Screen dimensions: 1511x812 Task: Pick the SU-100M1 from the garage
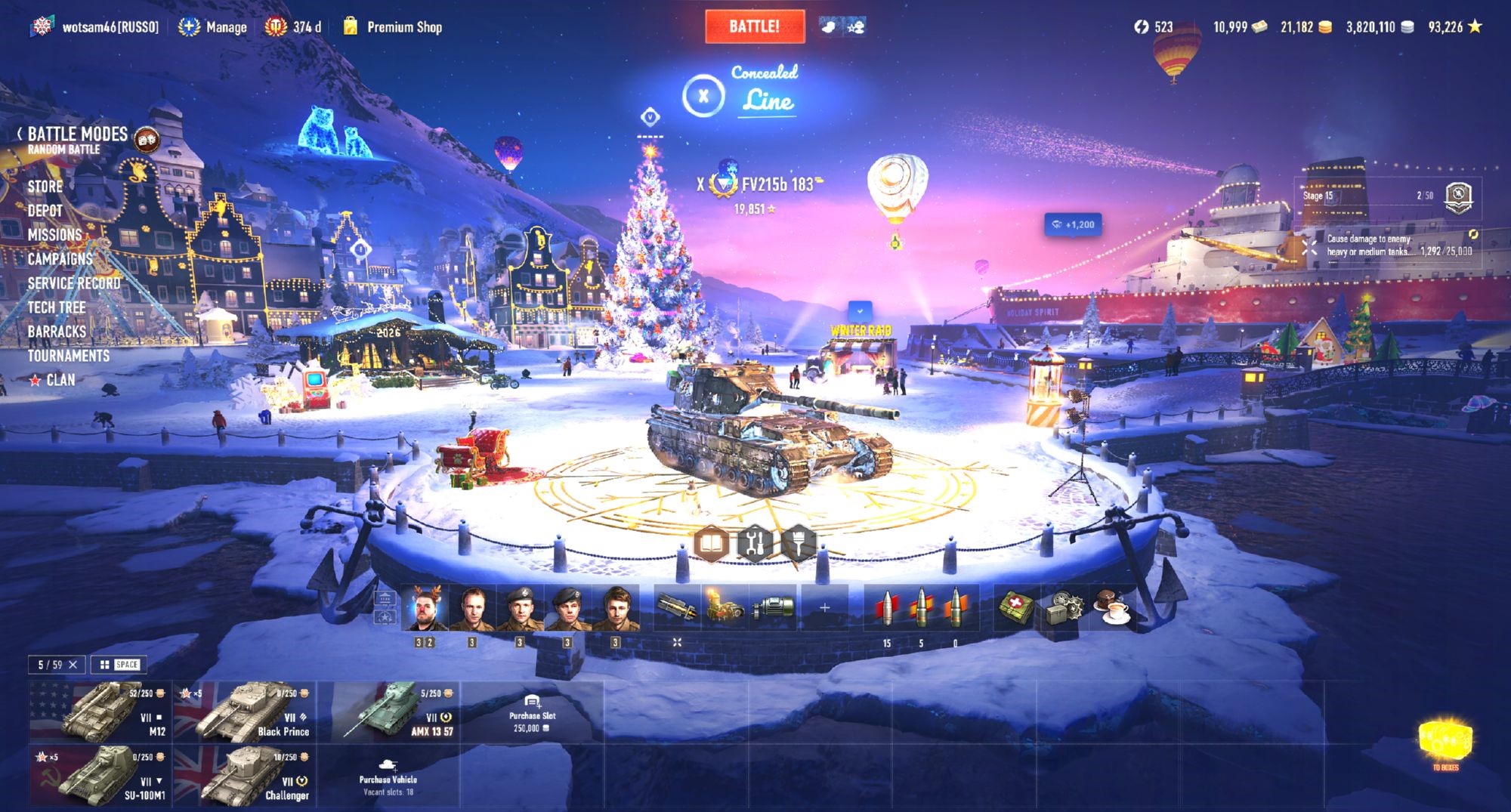tap(100, 776)
